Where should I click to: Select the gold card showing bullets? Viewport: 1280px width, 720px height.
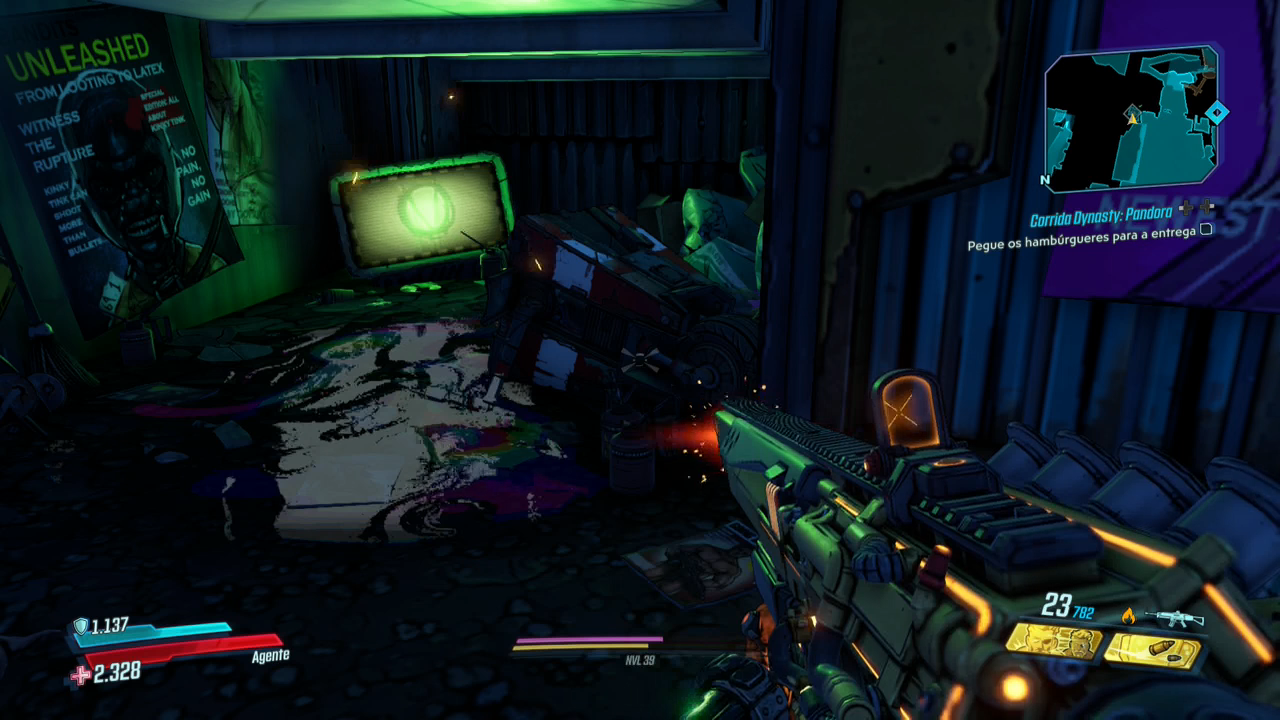click(1154, 652)
